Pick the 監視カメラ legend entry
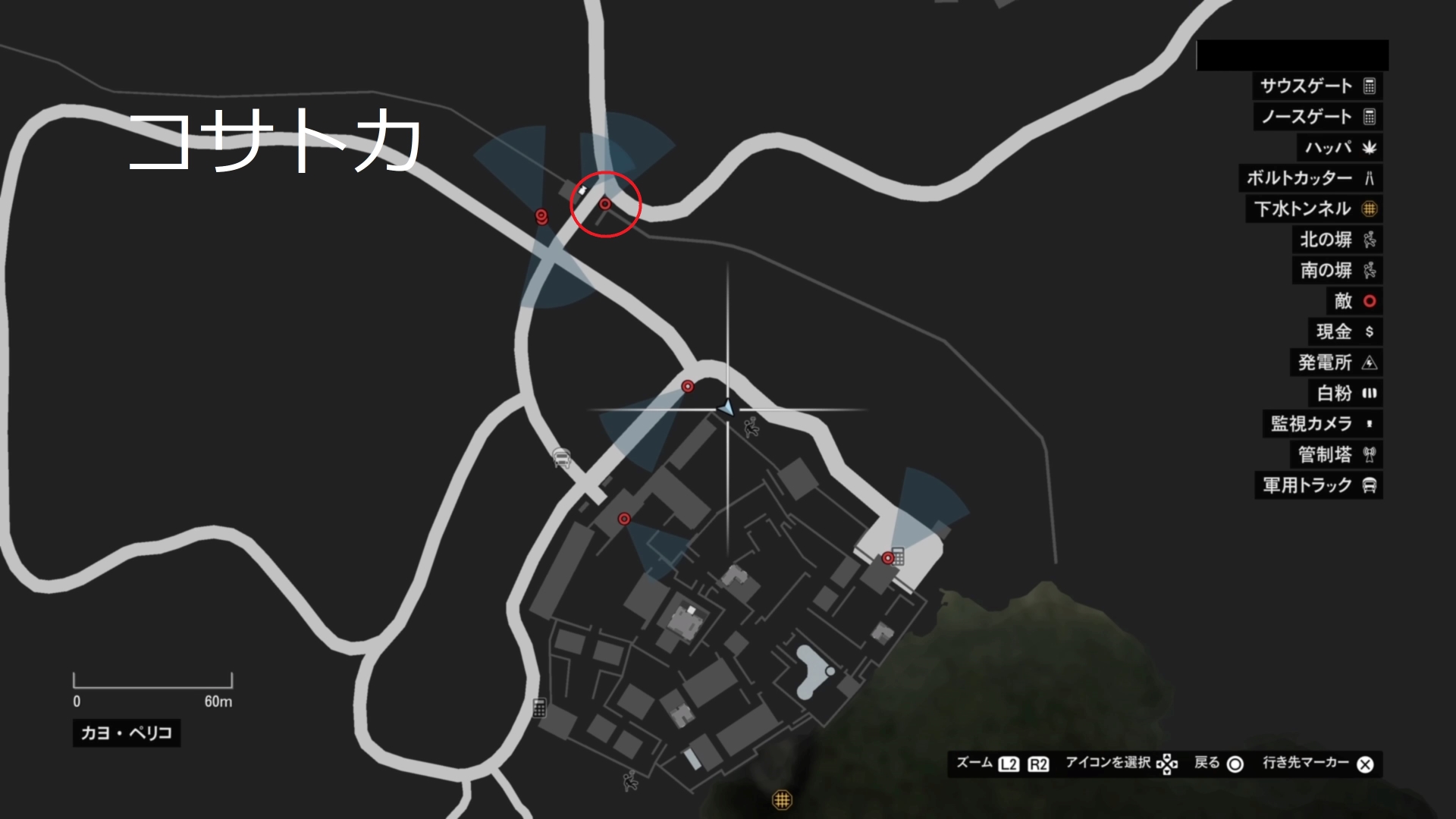Screen dimensions: 1456x819 tap(1322, 424)
